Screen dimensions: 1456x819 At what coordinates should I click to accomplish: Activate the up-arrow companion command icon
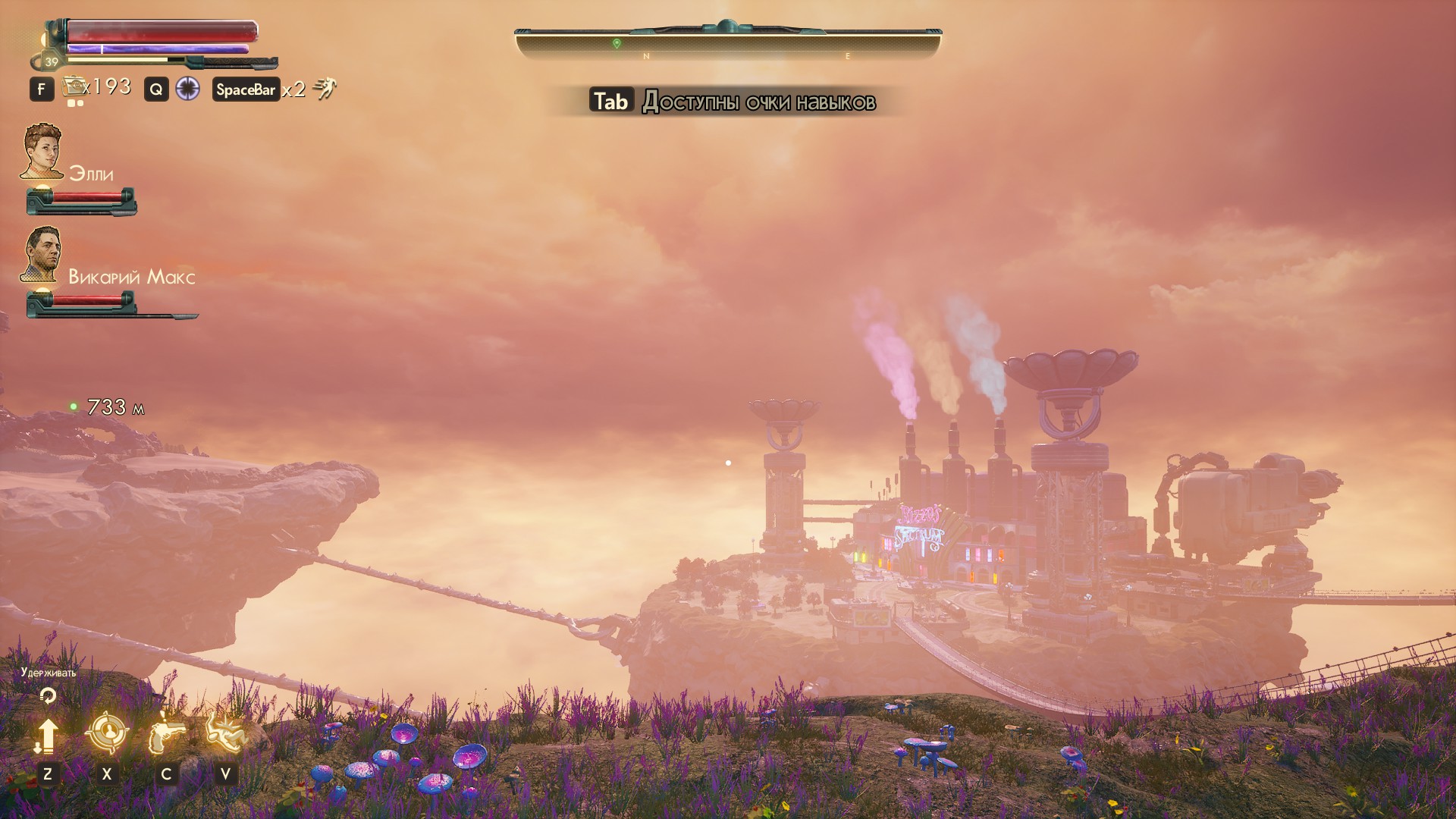(x=47, y=736)
